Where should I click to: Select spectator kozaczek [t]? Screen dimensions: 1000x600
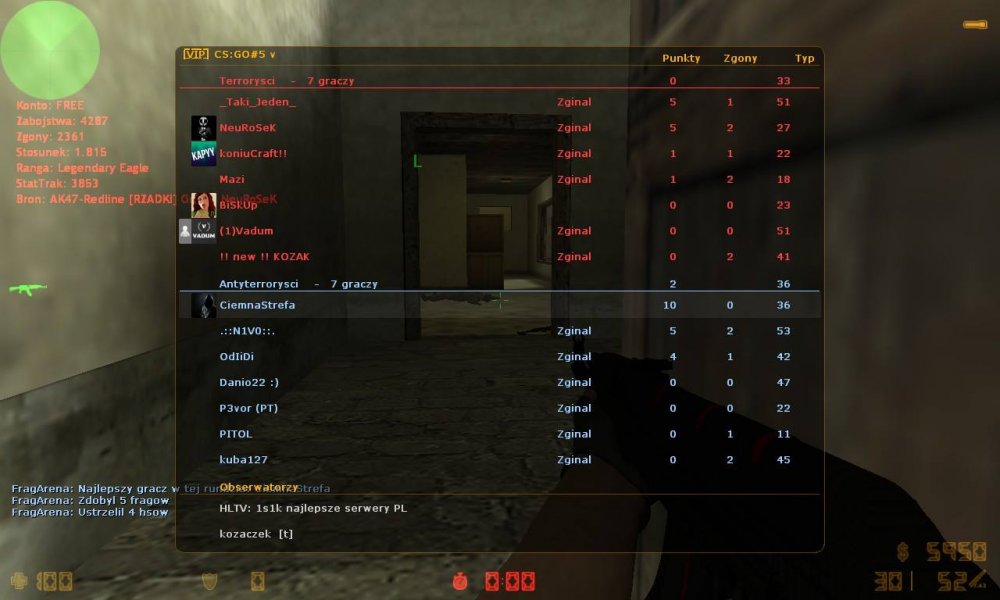pyautogui.click(x=256, y=534)
